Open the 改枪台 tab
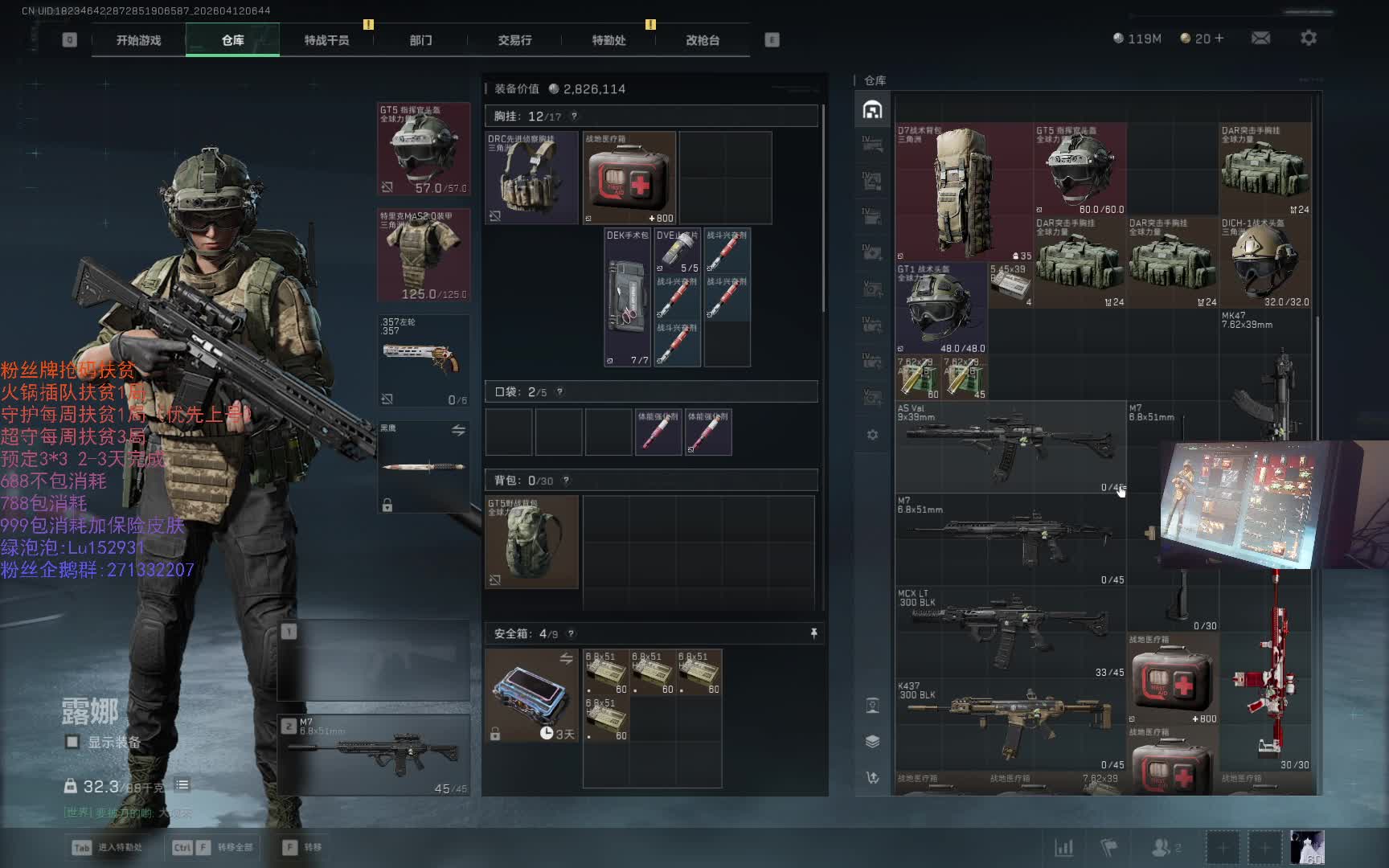This screenshot has height=868, width=1389. point(703,40)
